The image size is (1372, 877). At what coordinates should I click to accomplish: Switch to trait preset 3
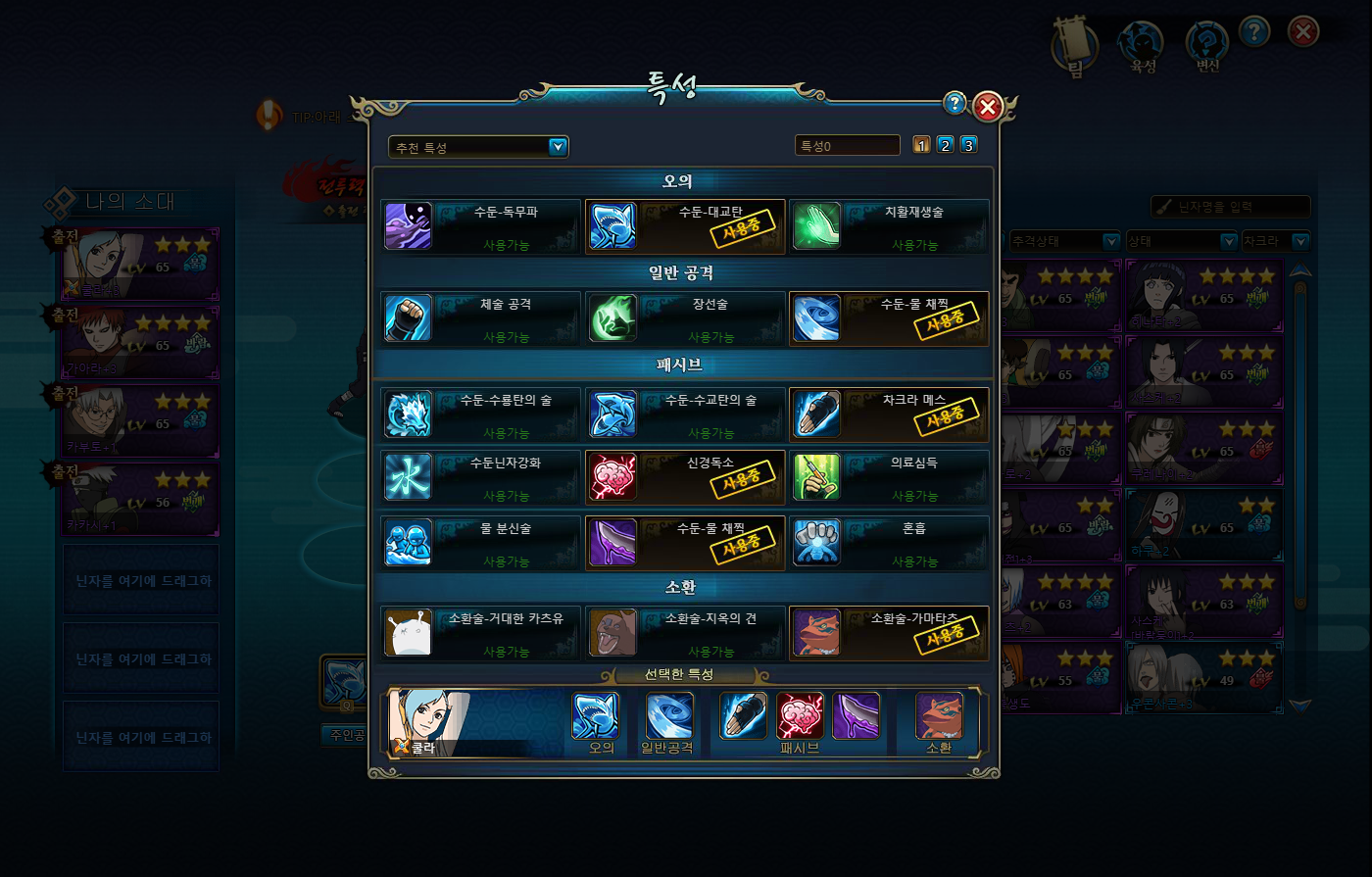pos(968,145)
